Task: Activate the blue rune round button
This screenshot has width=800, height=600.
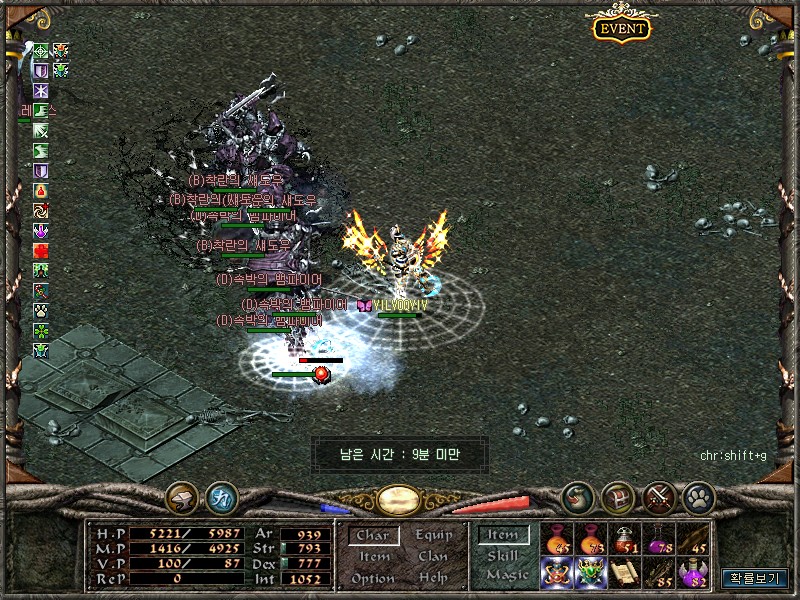Action: [x=221, y=496]
